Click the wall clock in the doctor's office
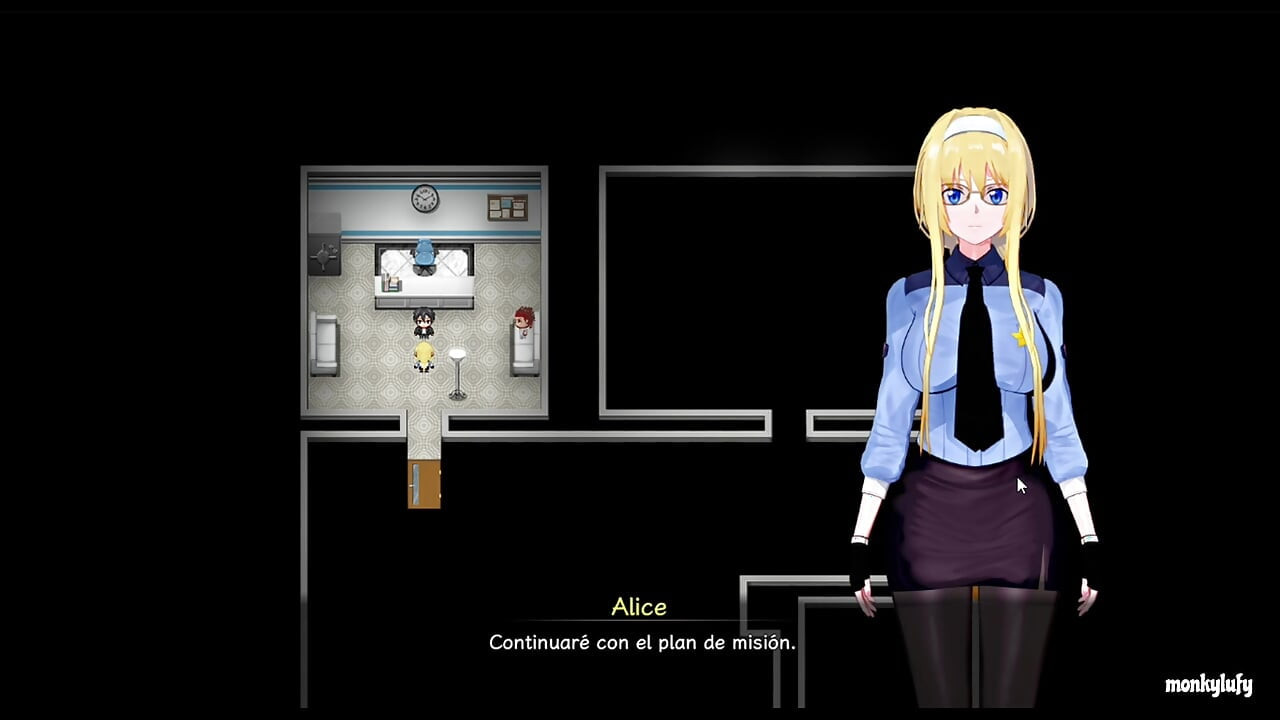The image size is (1280, 720). point(425,196)
